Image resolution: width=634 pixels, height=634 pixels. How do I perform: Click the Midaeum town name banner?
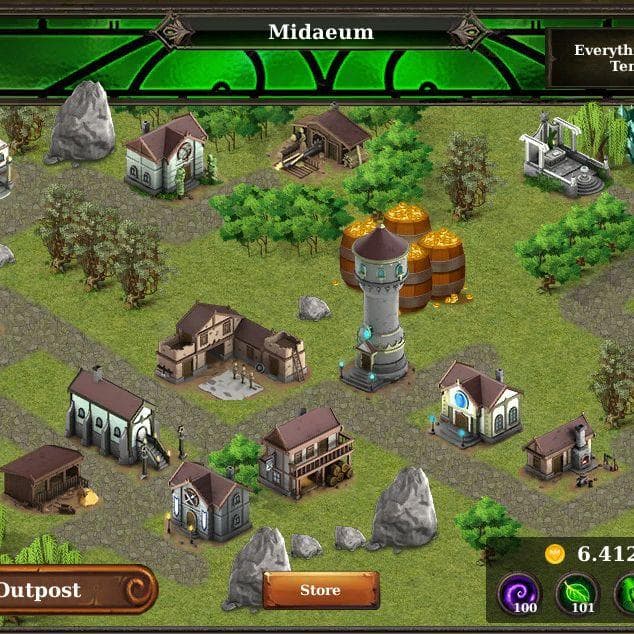pos(320,32)
